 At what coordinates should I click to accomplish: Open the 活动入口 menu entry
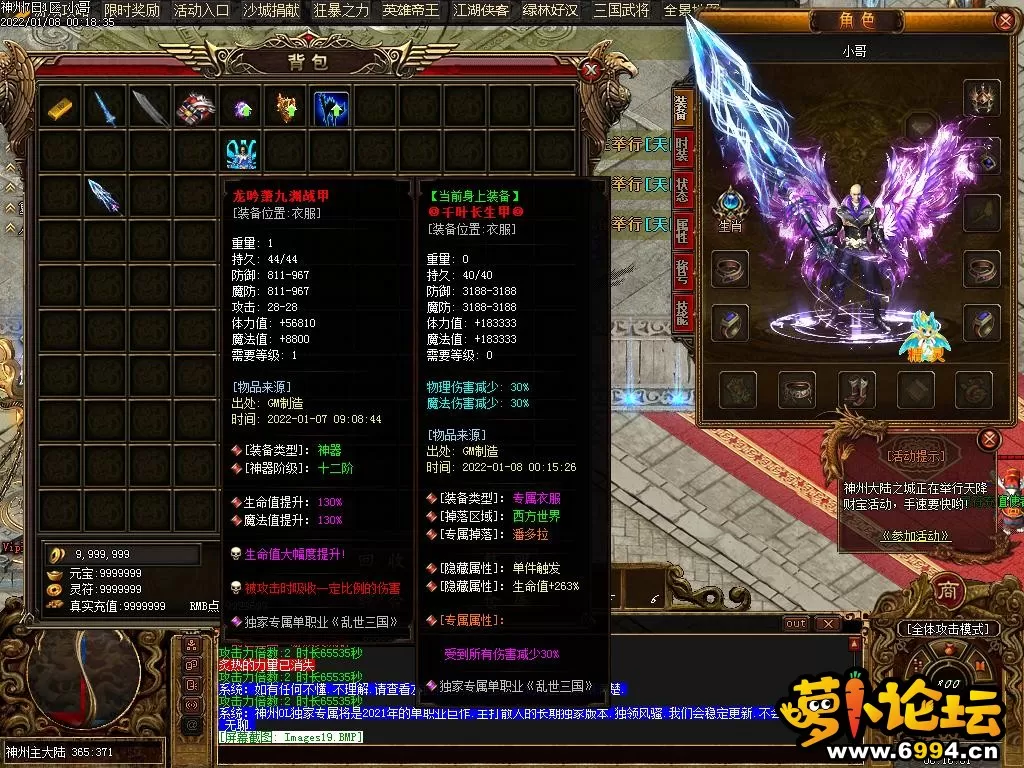[x=201, y=11]
